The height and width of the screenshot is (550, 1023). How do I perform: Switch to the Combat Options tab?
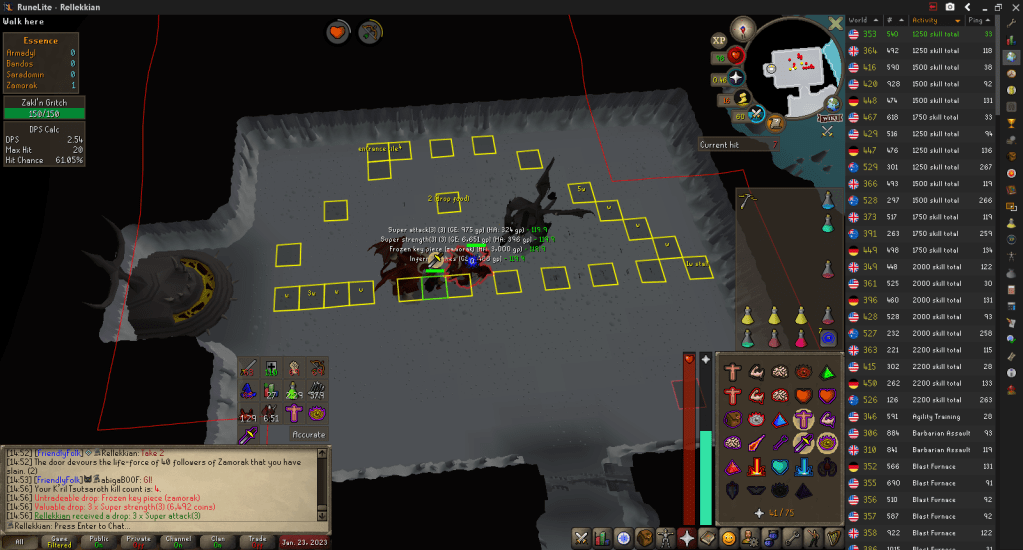(580, 538)
